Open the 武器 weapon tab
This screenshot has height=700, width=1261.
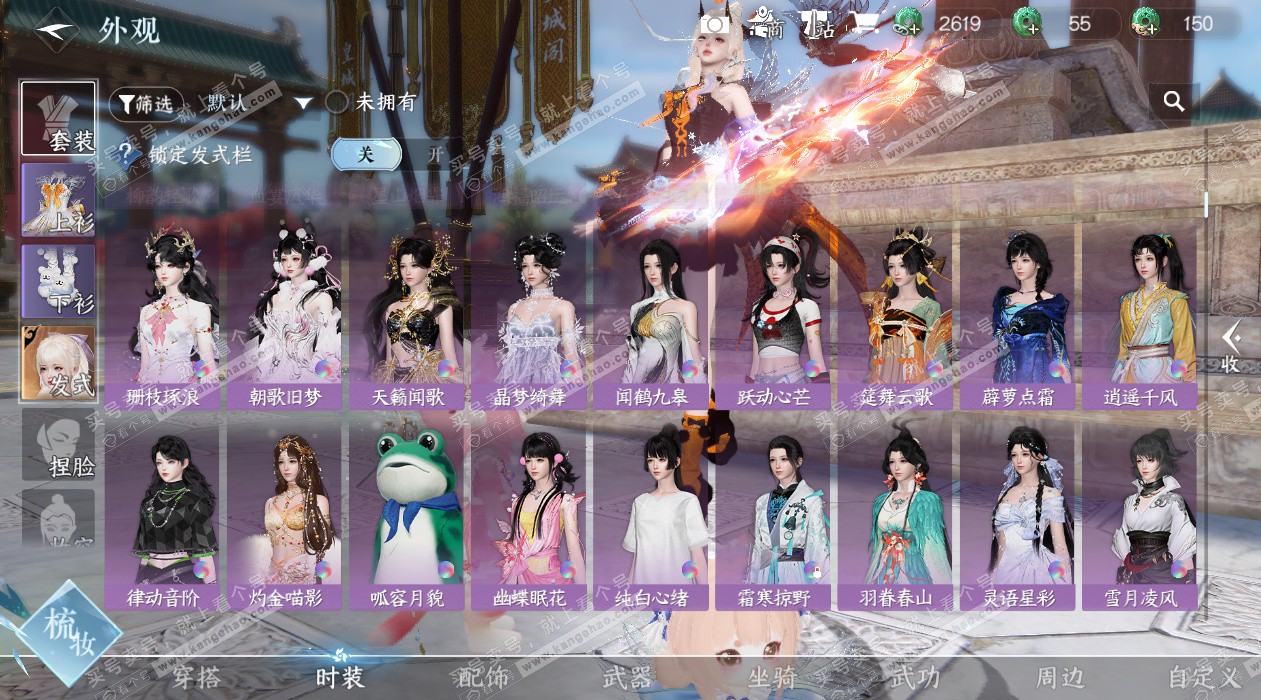(627, 677)
